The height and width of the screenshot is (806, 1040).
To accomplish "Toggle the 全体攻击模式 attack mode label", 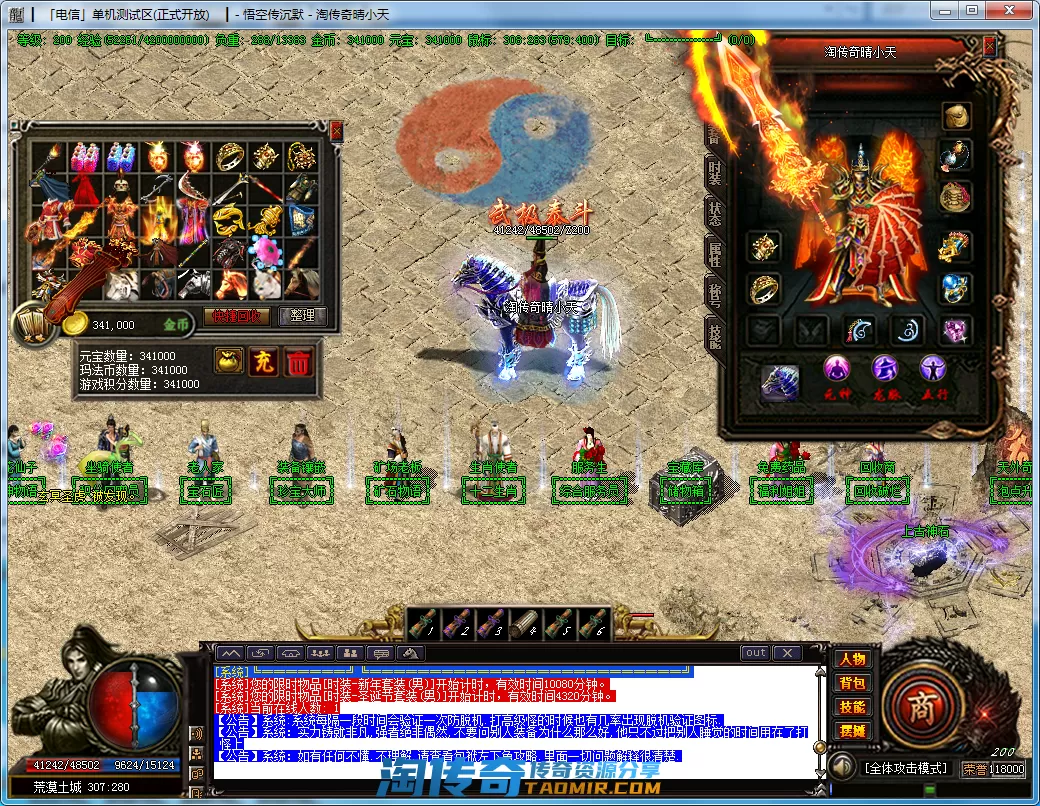I will (x=905, y=768).
